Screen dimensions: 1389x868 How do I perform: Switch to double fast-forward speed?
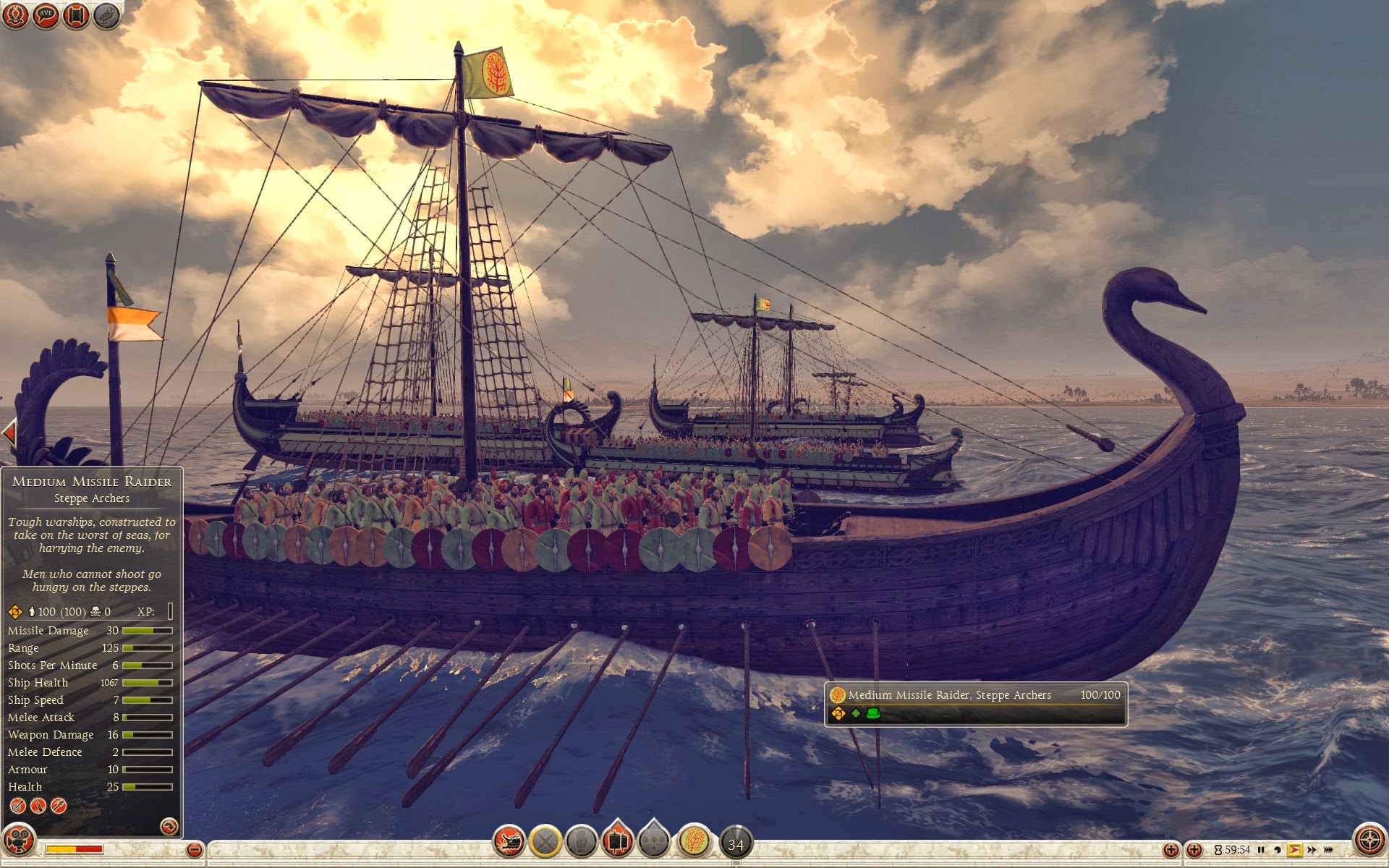(x=1311, y=850)
